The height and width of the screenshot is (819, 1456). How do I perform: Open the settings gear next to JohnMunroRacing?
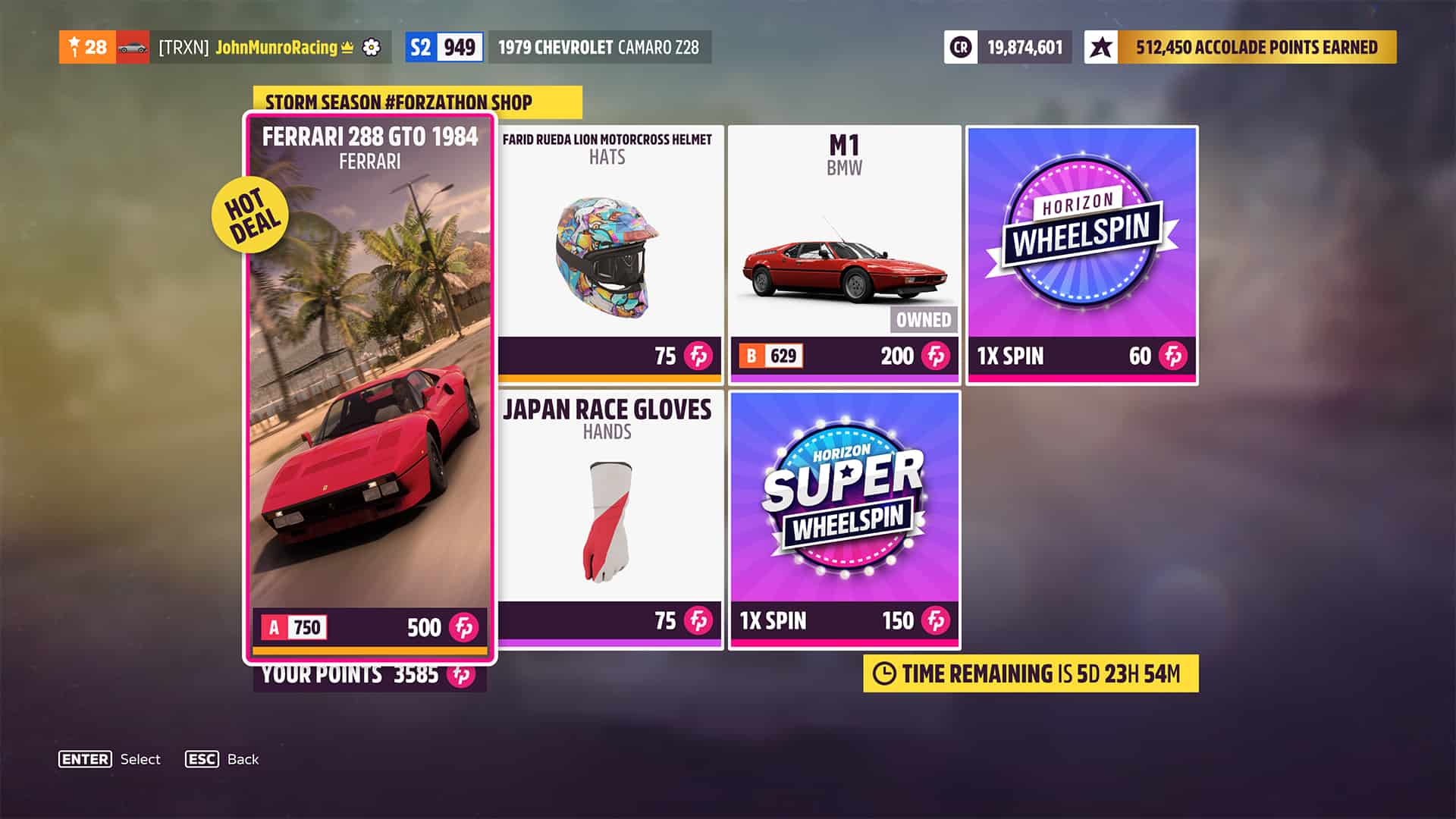371,47
